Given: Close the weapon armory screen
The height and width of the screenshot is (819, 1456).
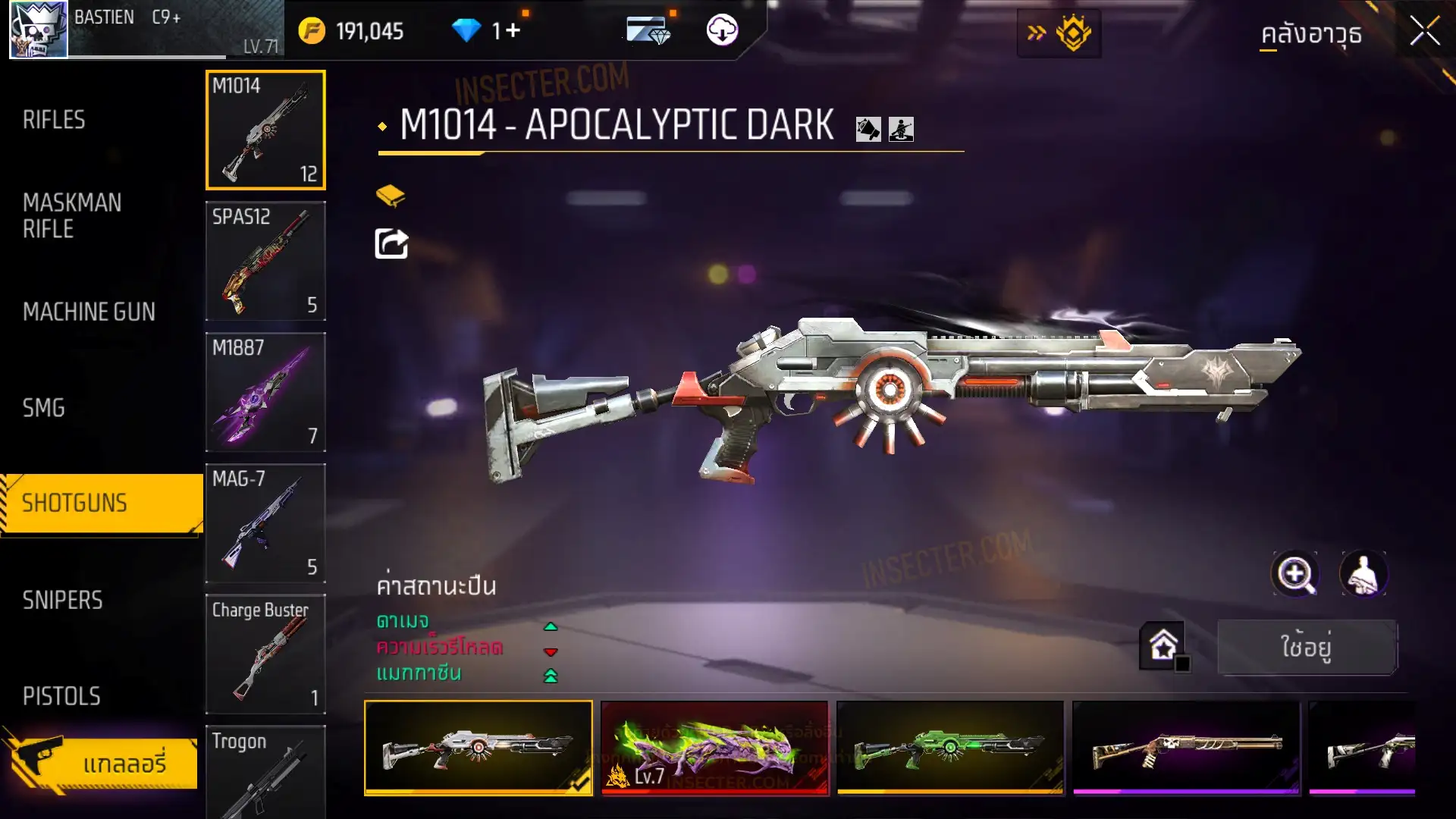Looking at the screenshot, I should pyautogui.click(x=1424, y=32).
